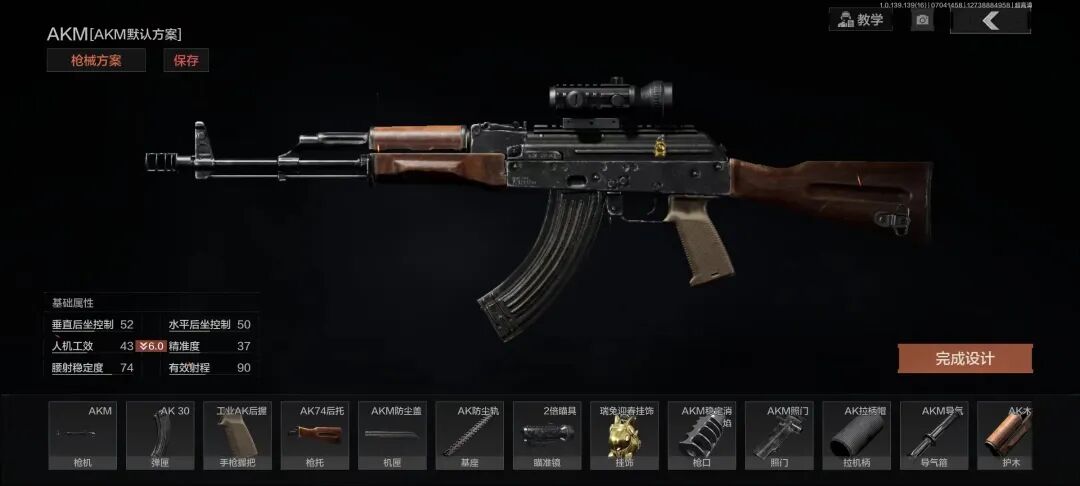Select the AKM 枪机 receiver slot
This screenshot has height=486, width=1080.
[83, 435]
